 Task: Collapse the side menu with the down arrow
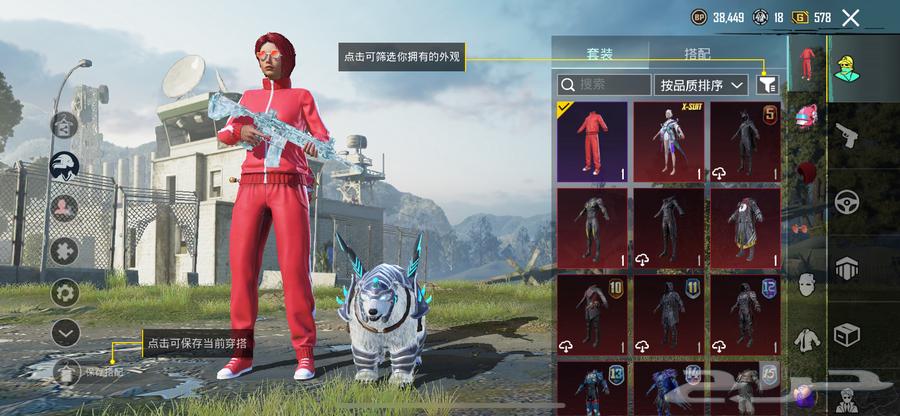(66, 332)
